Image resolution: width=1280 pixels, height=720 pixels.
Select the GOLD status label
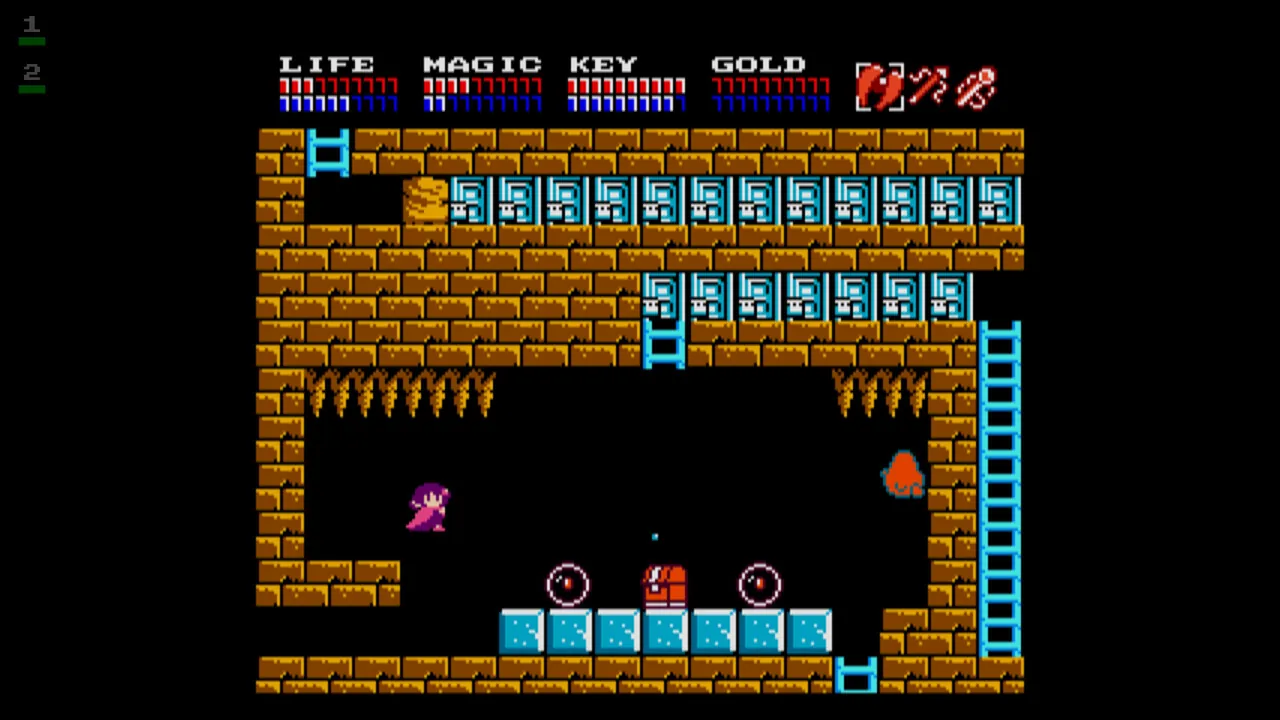click(758, 64)
